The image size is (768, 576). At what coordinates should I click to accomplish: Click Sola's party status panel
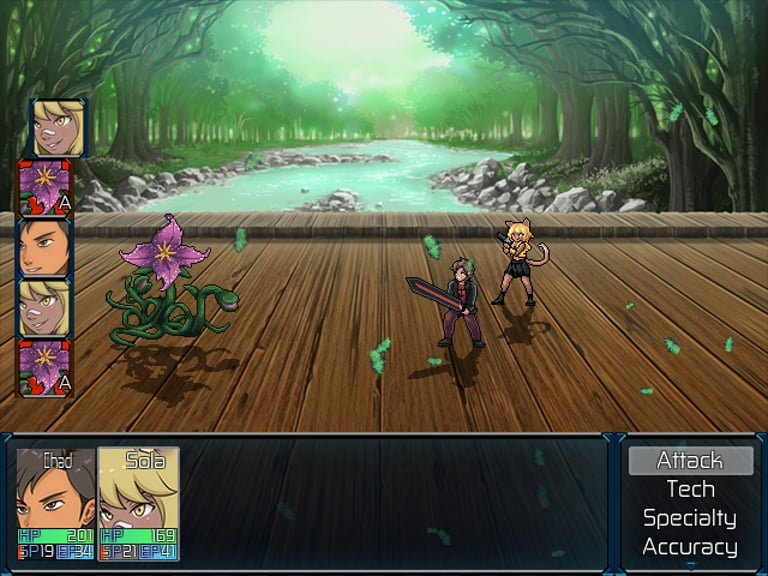coord(138,503)
